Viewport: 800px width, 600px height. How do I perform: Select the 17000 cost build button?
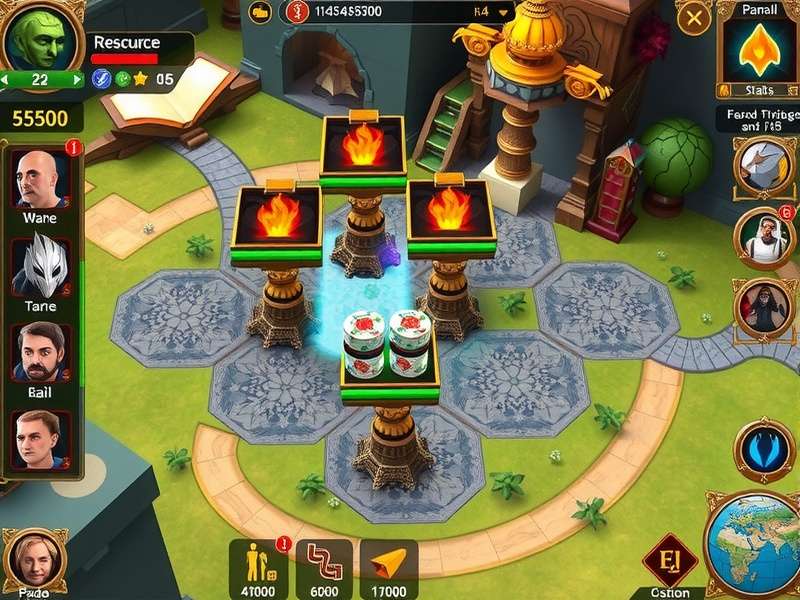click(388, 566)
